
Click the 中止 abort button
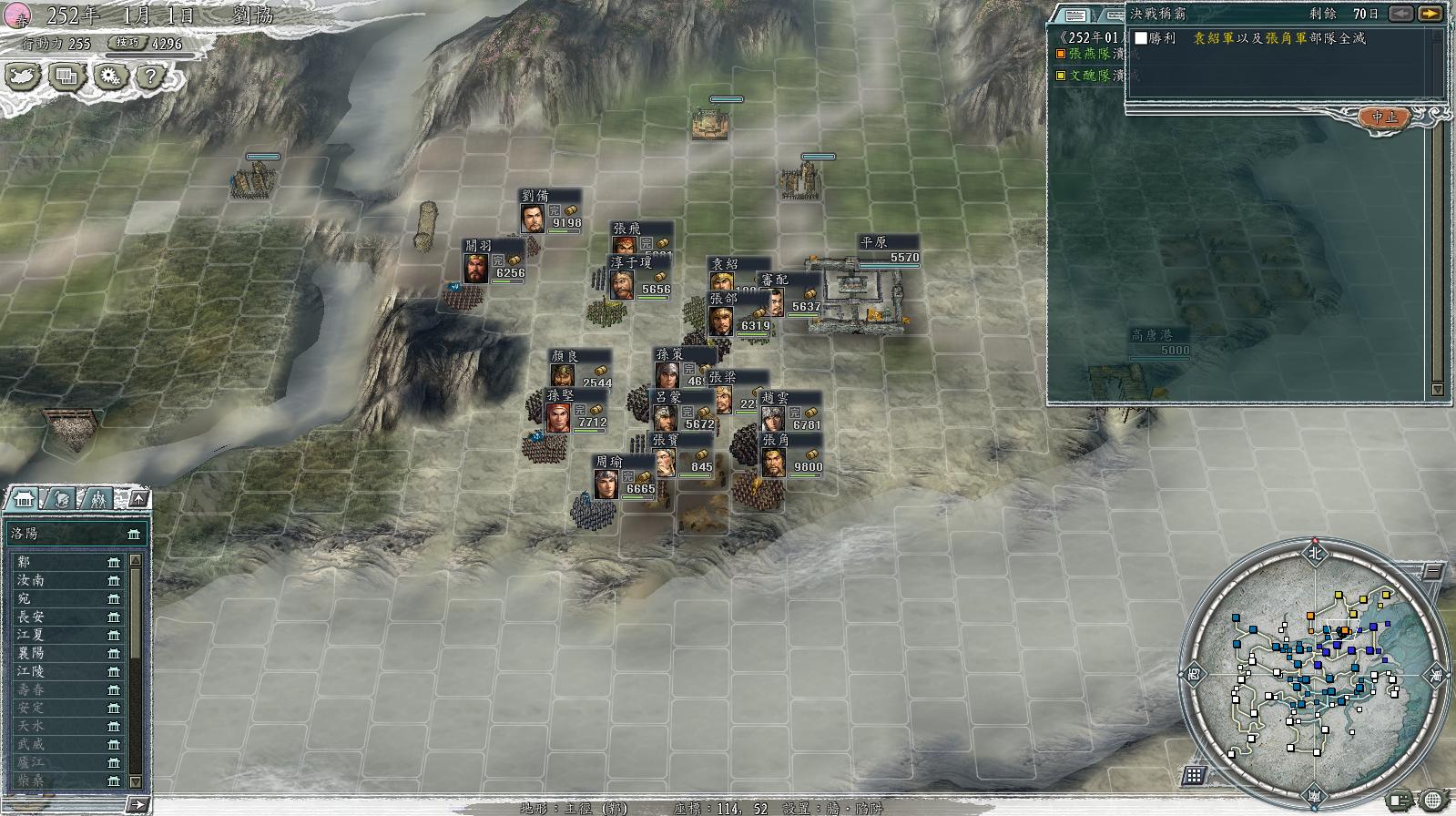coord(1383,117)
